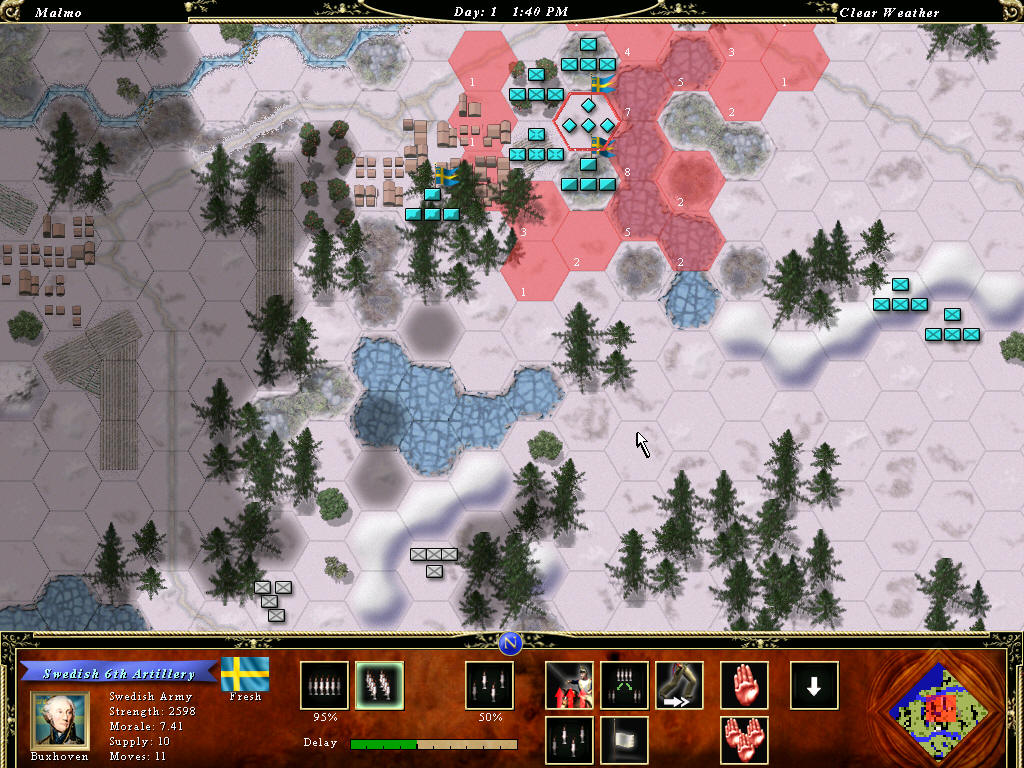This screenshot has width=1024, height=768.
Task: Select the line formation icon
Action: click(325, 686)
